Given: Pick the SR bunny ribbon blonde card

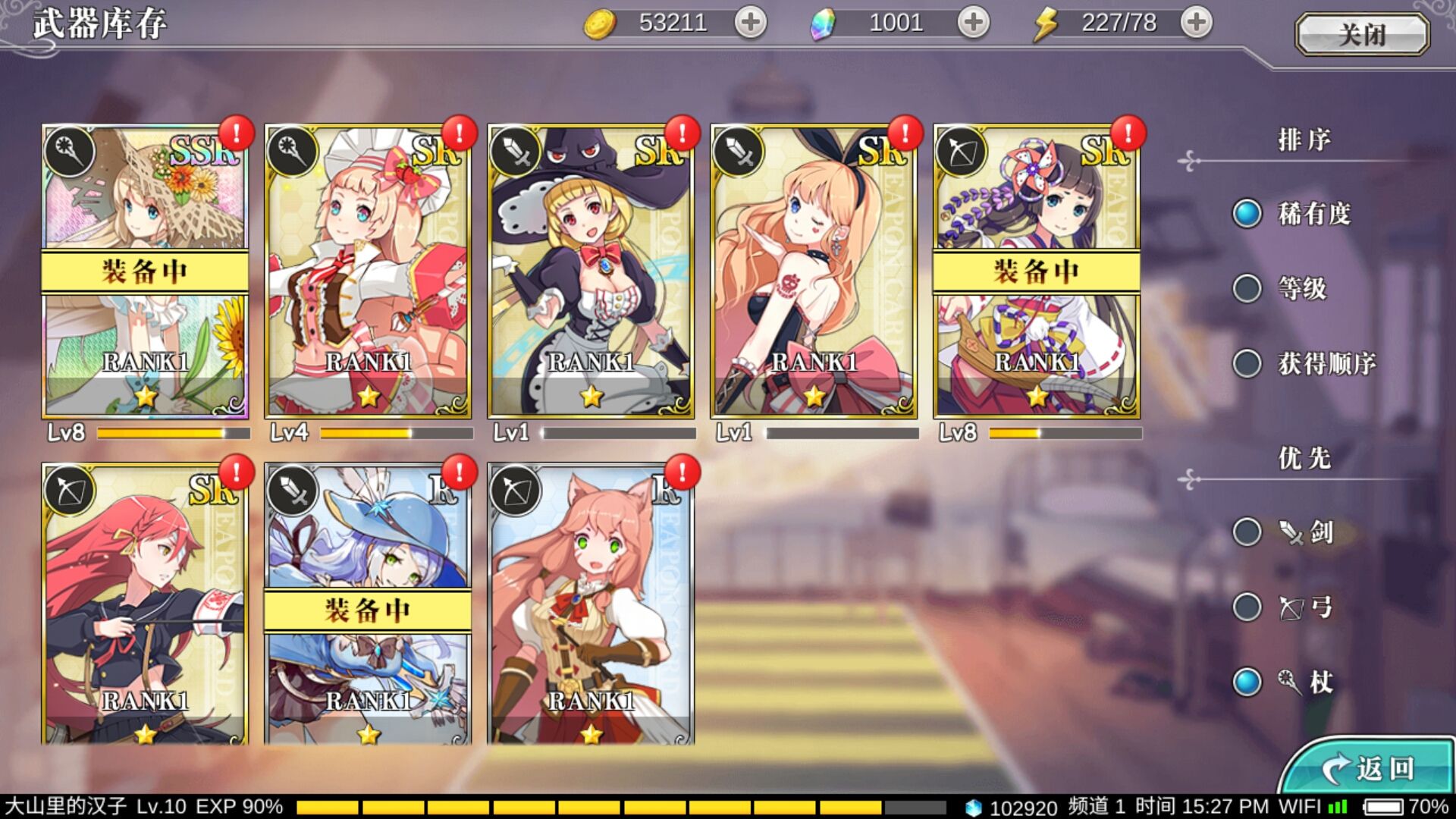Looking at the screenshot, I should 814,271.
